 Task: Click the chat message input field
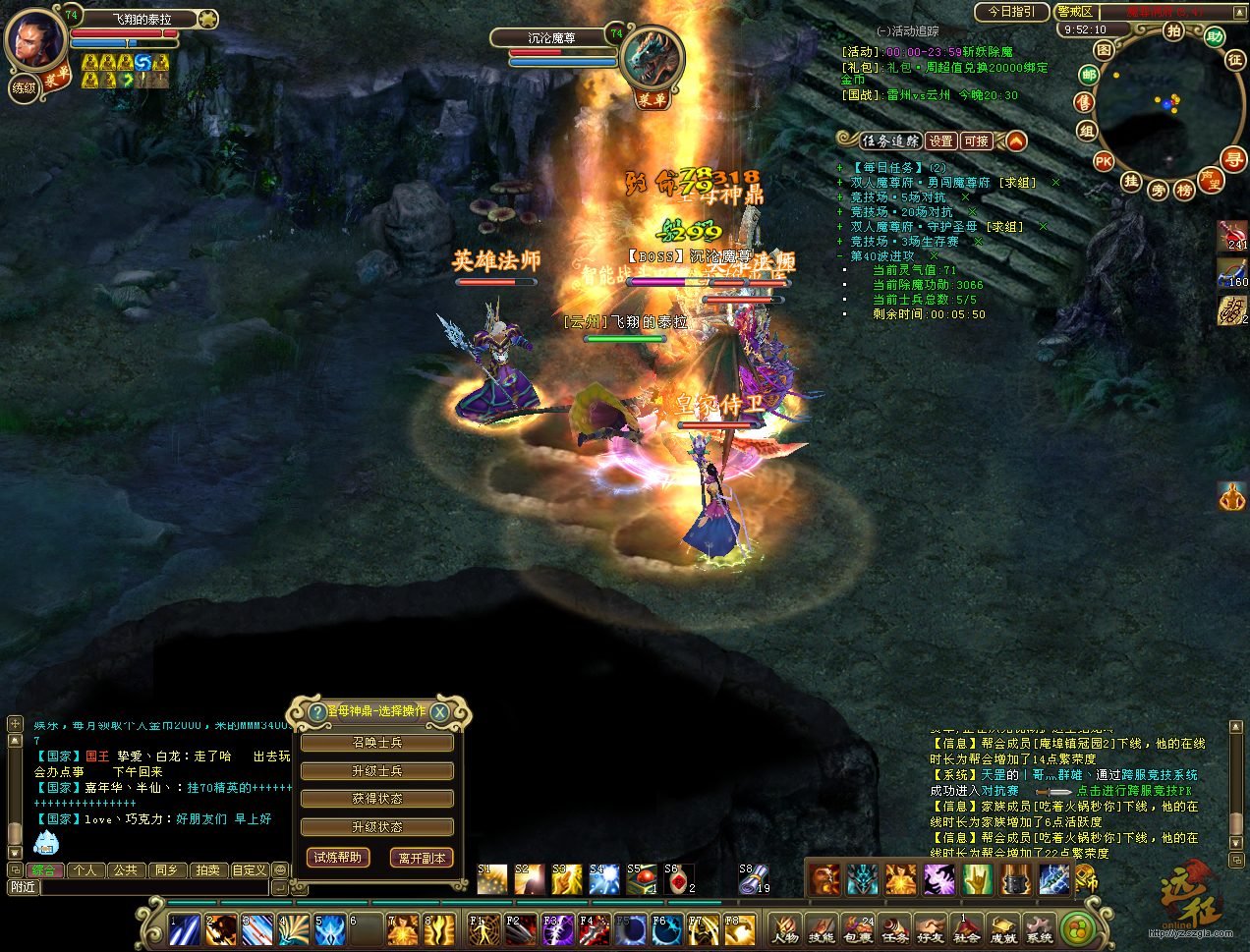154,887
